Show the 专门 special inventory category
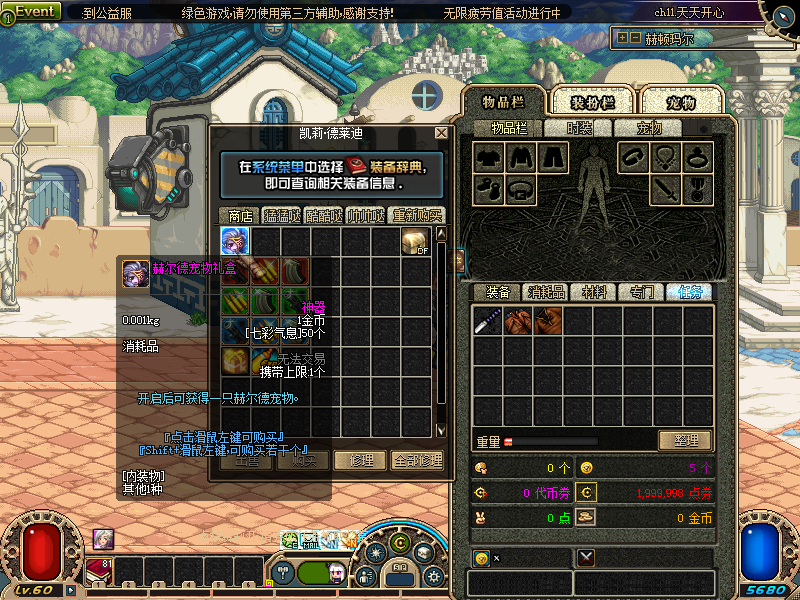Screen dimensions: 800x600 [642, 292]
